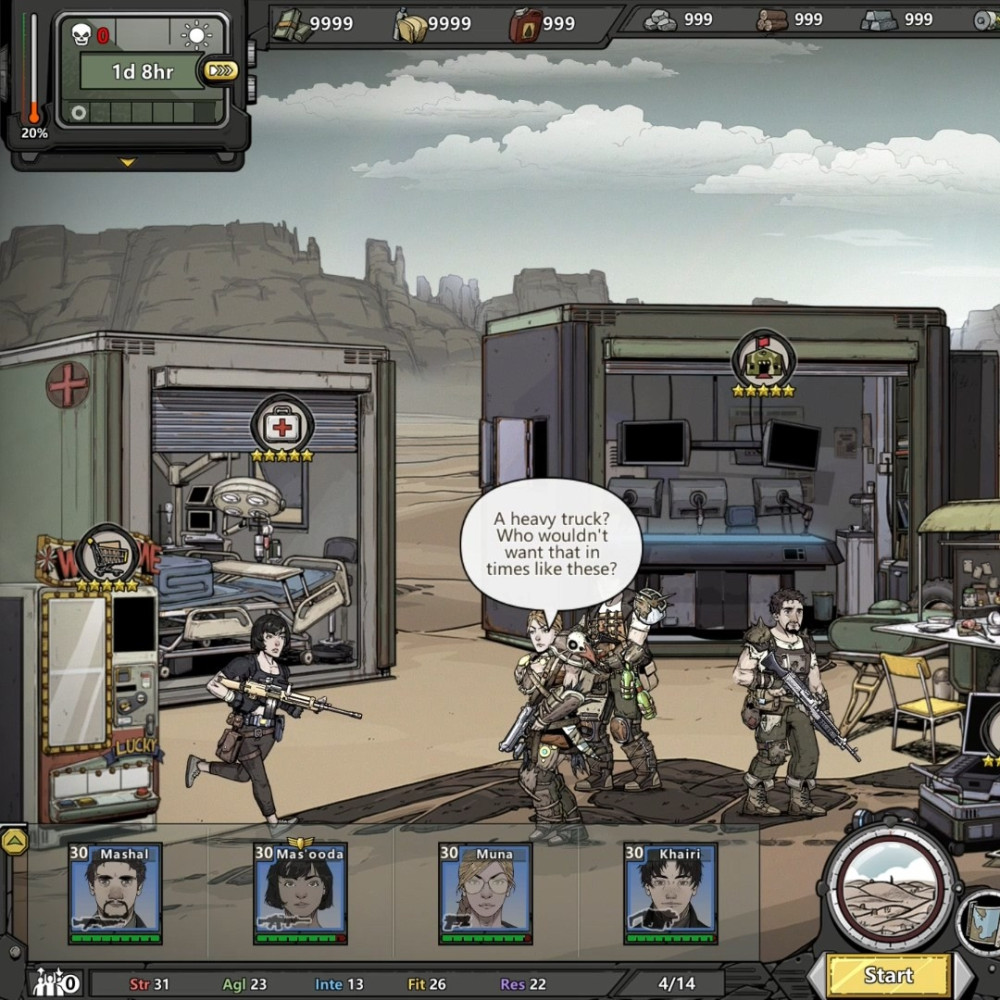Select the left arrow beside Start
1000x1000 pixels.
pyautogui.click(x=814, y=976)
